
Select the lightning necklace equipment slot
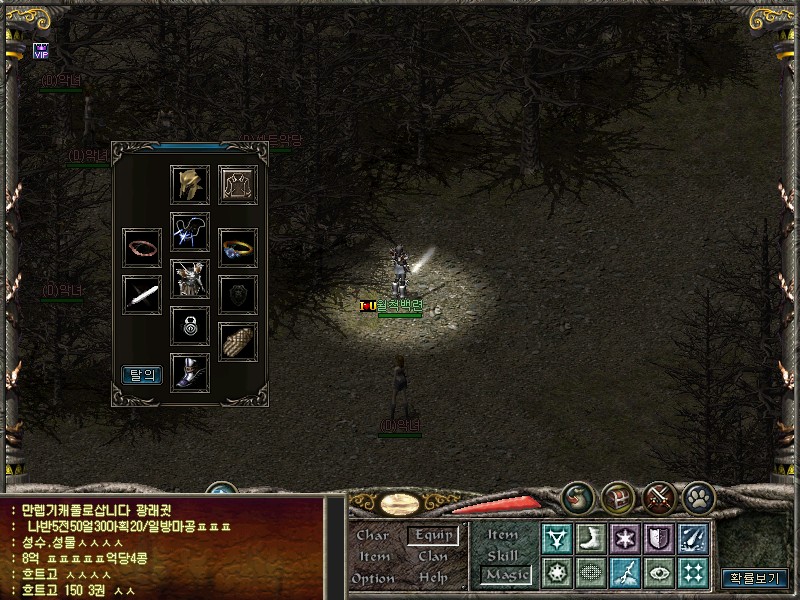[190, 232]
